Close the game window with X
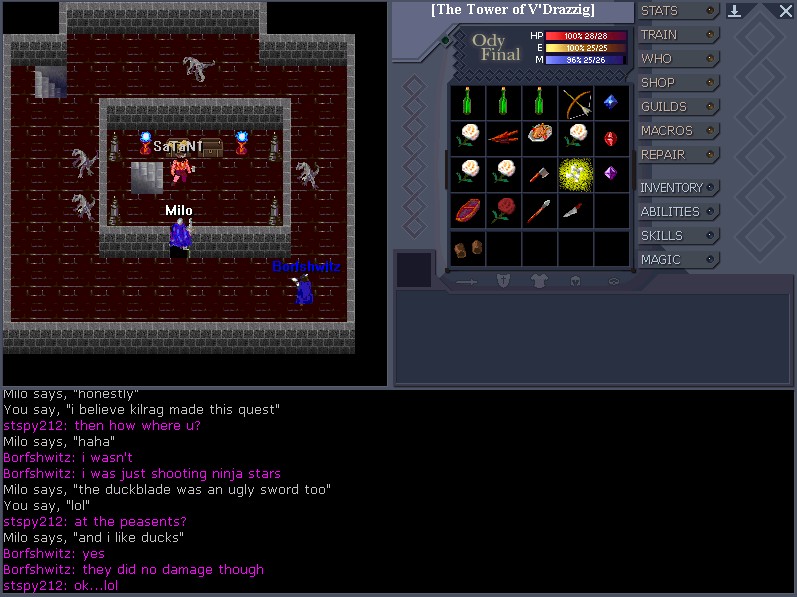The image size is (797, 597). [x=785, y=11]
